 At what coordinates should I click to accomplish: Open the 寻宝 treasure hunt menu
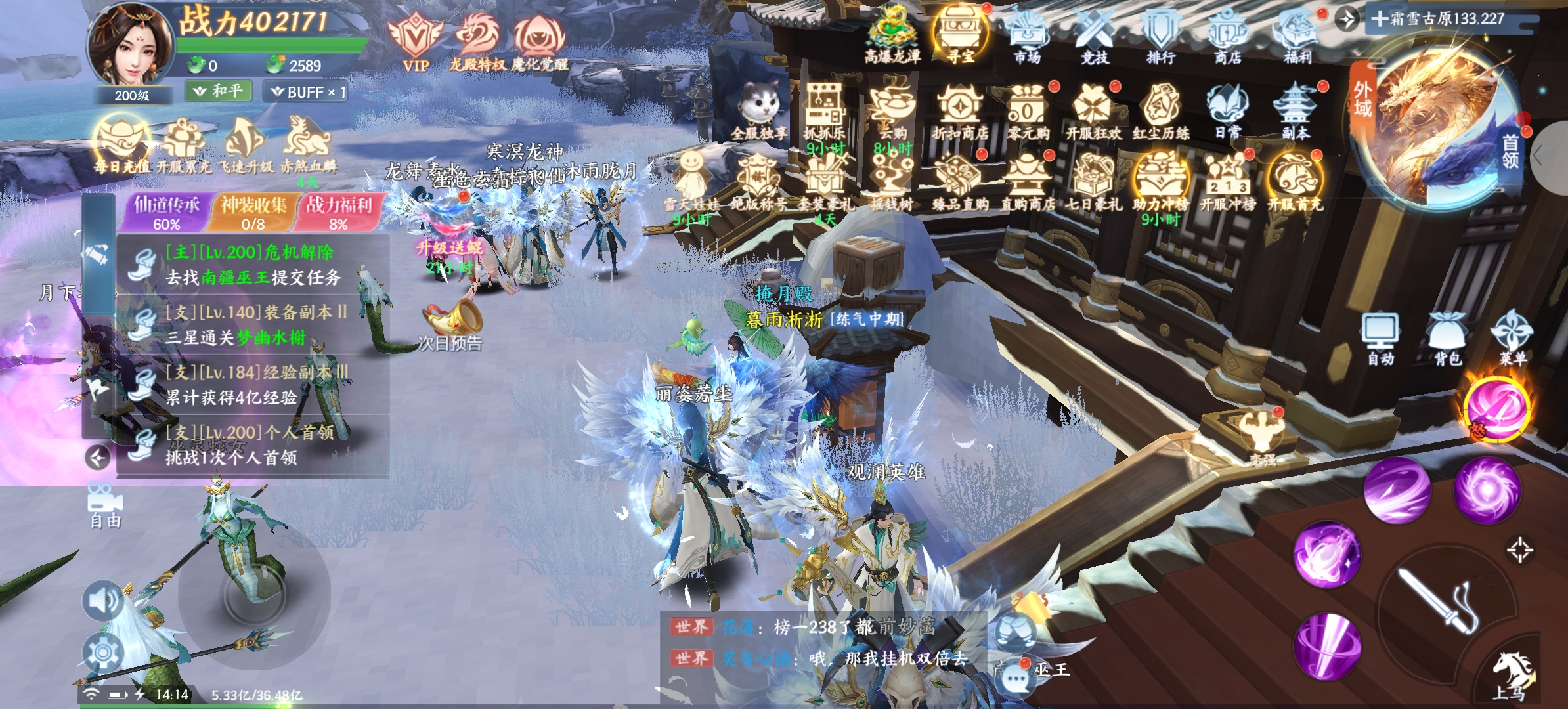pyautogui.click(x=961, y=36)
